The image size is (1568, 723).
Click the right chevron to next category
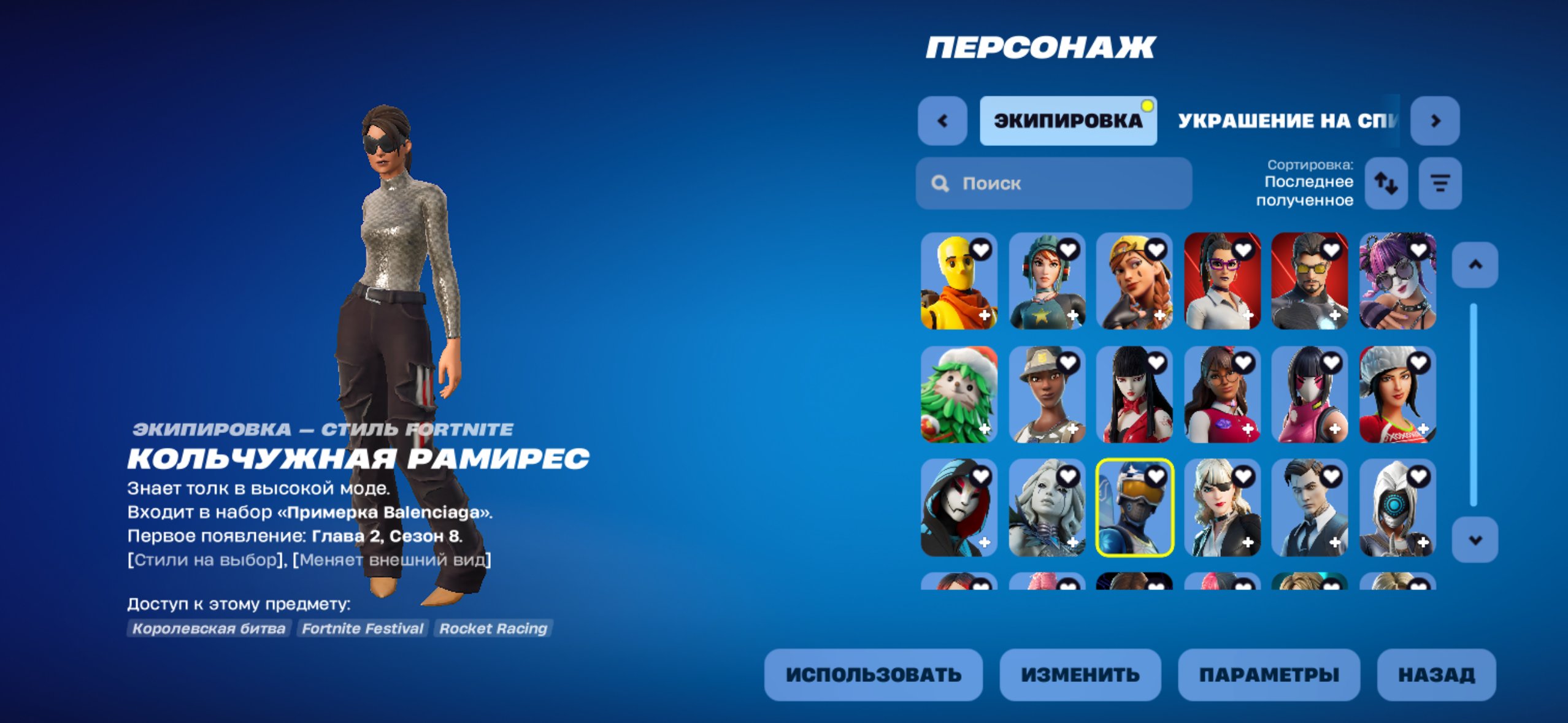[x=1434, y=120]
